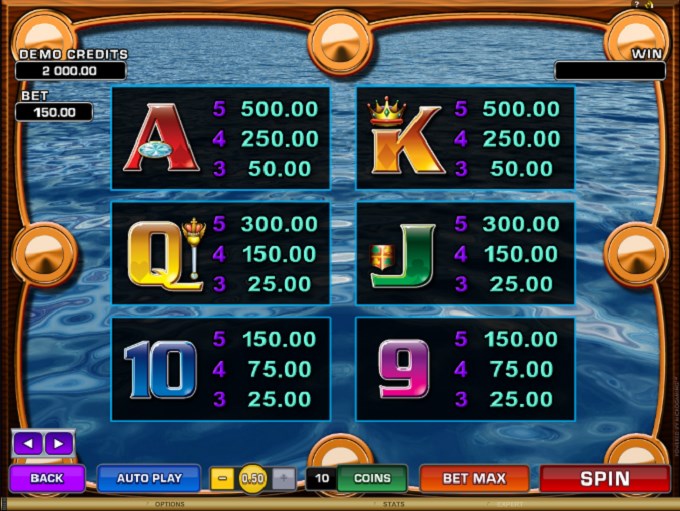Open the Stats panel
This screenshot has width=680, height=511.
point(393,505)
